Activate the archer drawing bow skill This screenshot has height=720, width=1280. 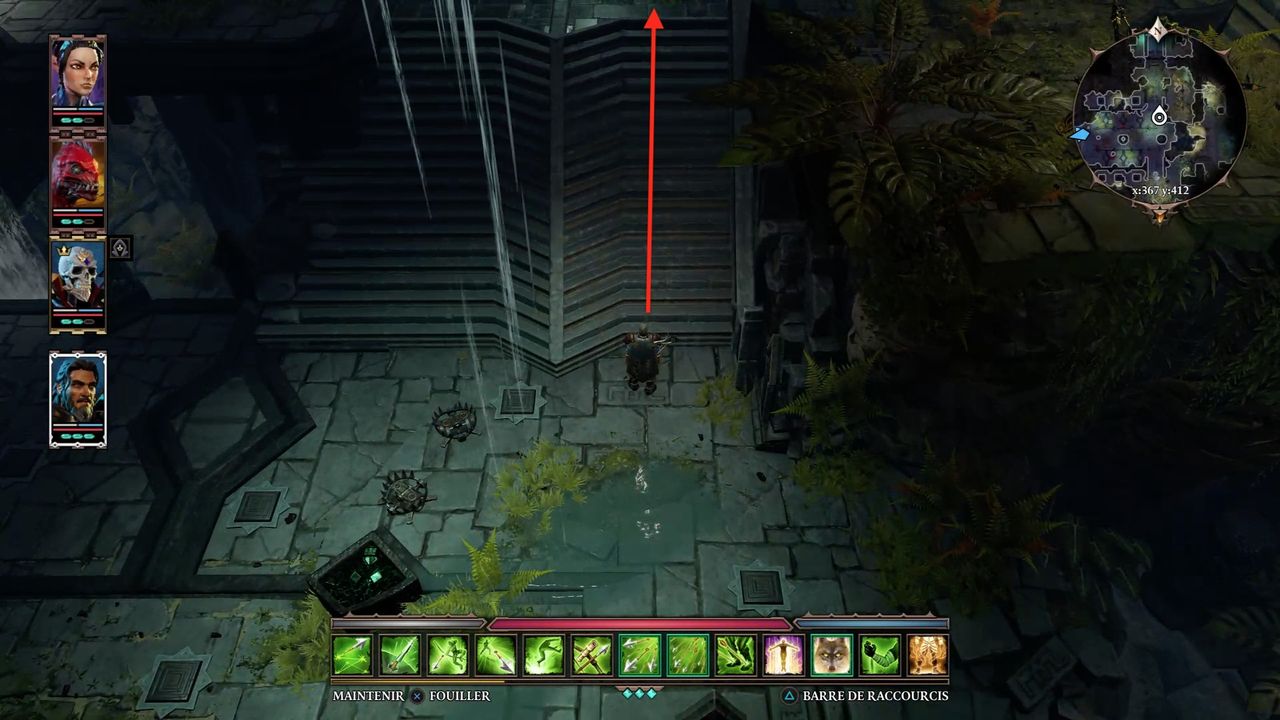point(448,655)
